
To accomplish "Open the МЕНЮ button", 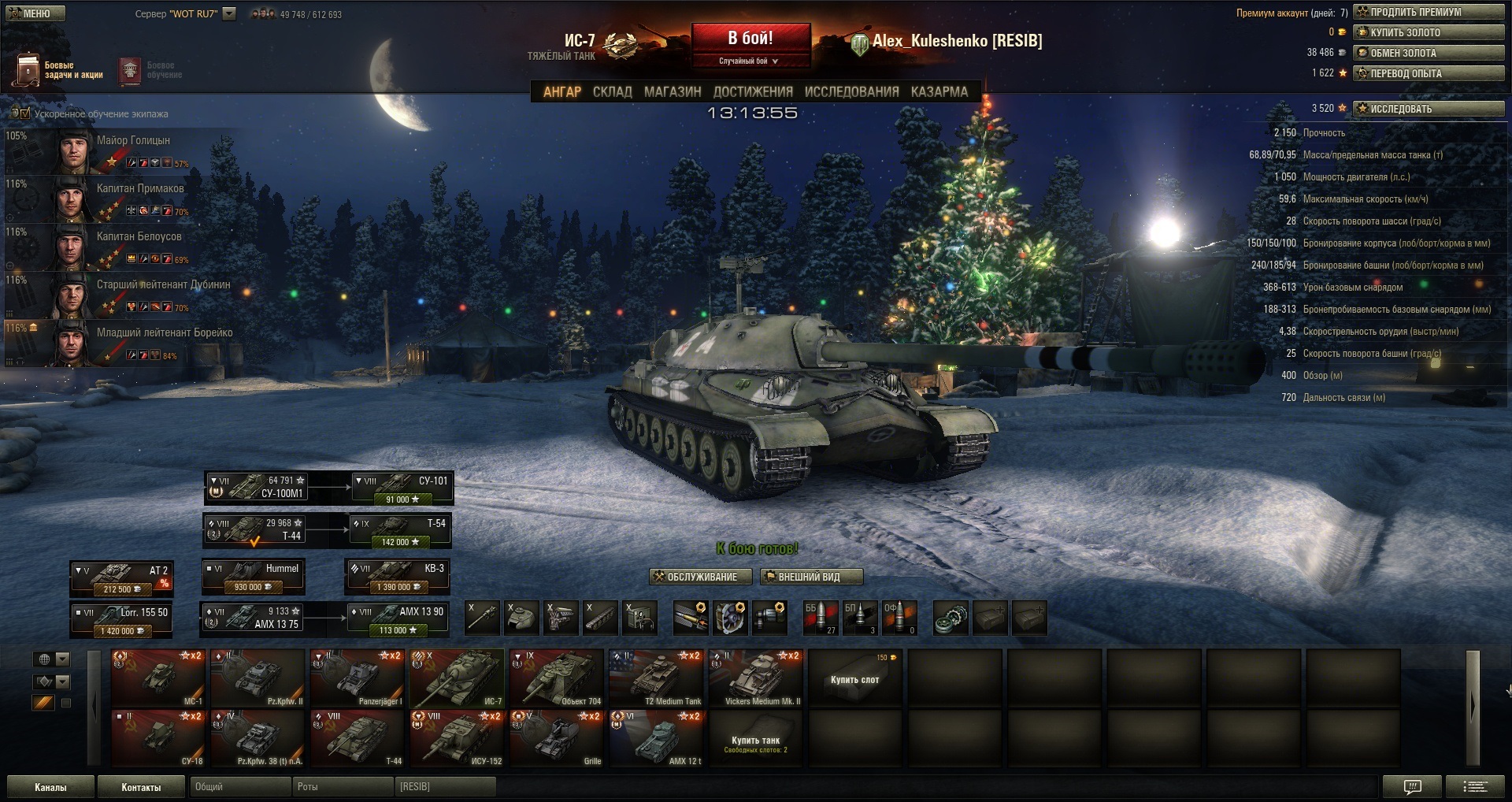I will point(35,13).
